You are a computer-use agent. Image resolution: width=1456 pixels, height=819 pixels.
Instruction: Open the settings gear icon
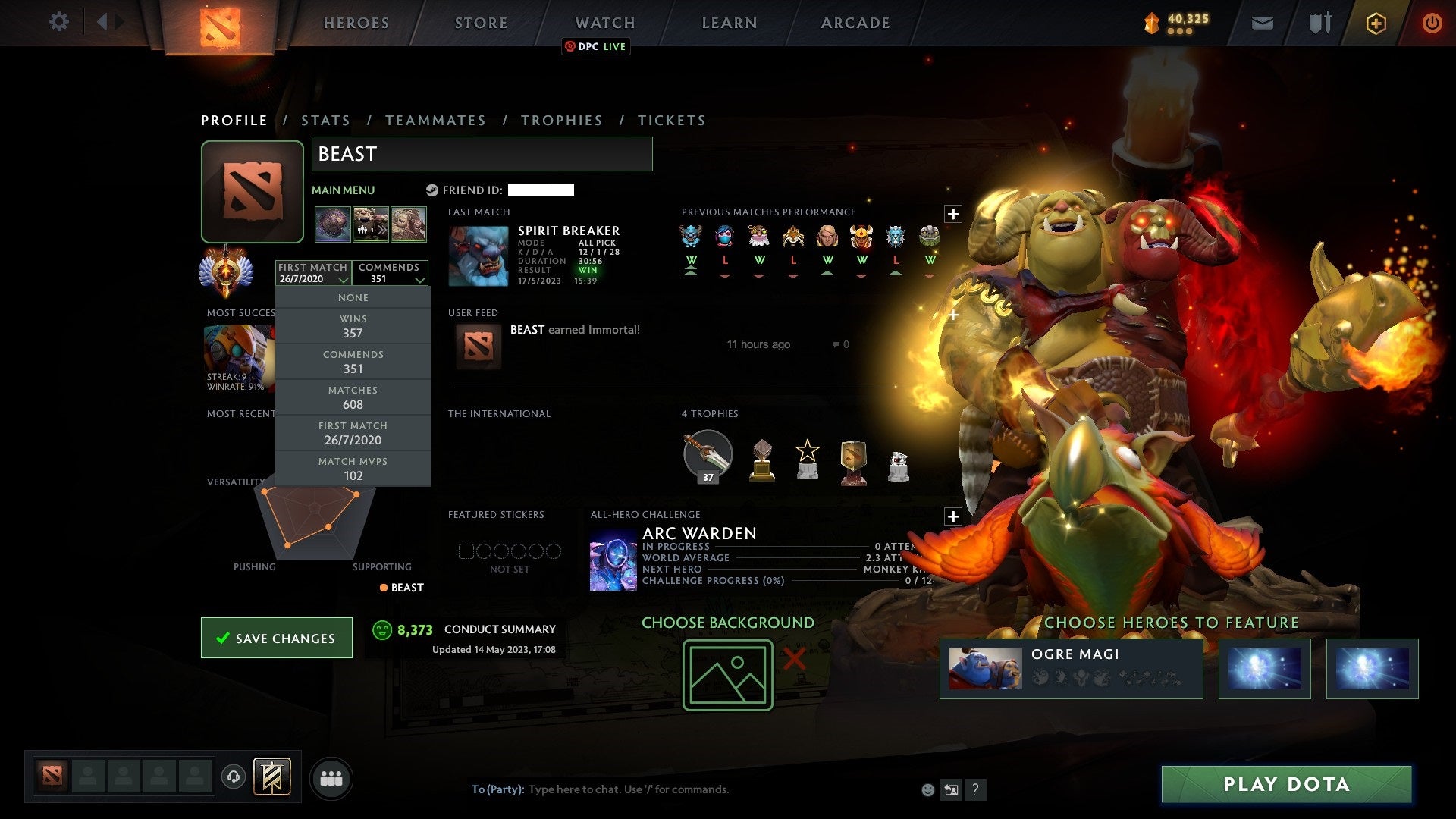coord(59,22)
